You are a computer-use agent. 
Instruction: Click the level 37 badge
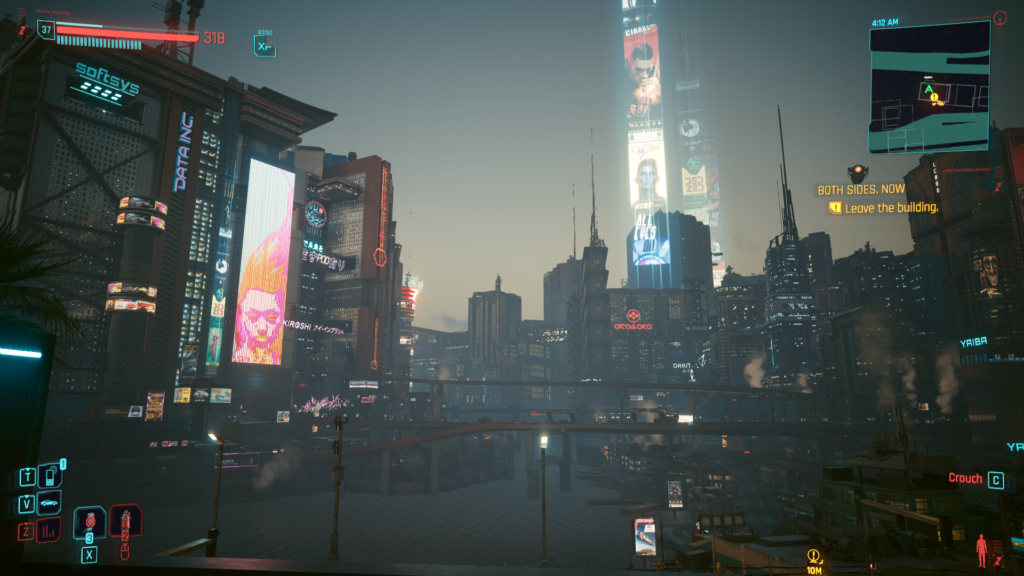pyautogui.click(x=46, y=30)
